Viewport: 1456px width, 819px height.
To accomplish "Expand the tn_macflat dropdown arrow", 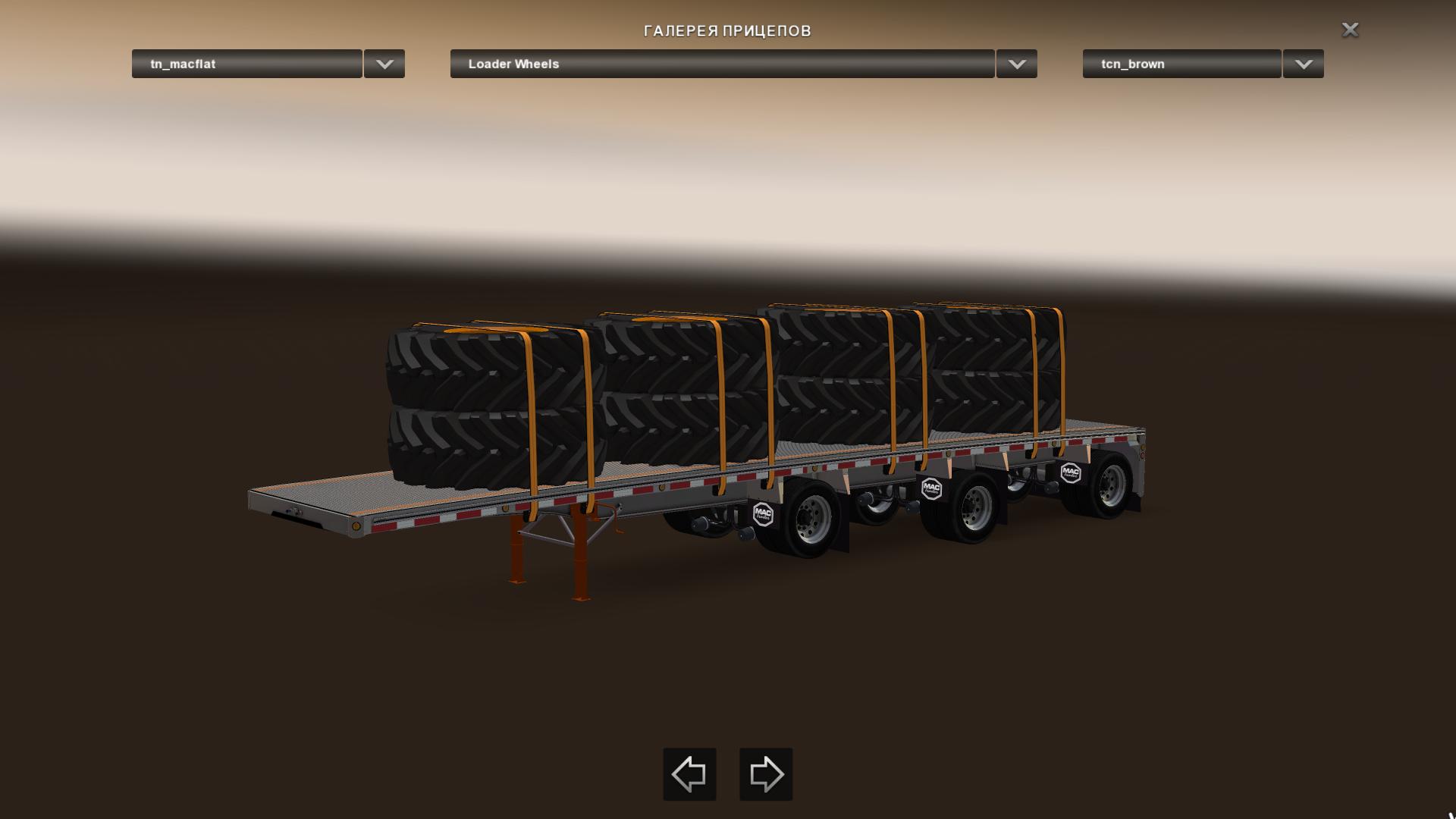I will point(384,64).
